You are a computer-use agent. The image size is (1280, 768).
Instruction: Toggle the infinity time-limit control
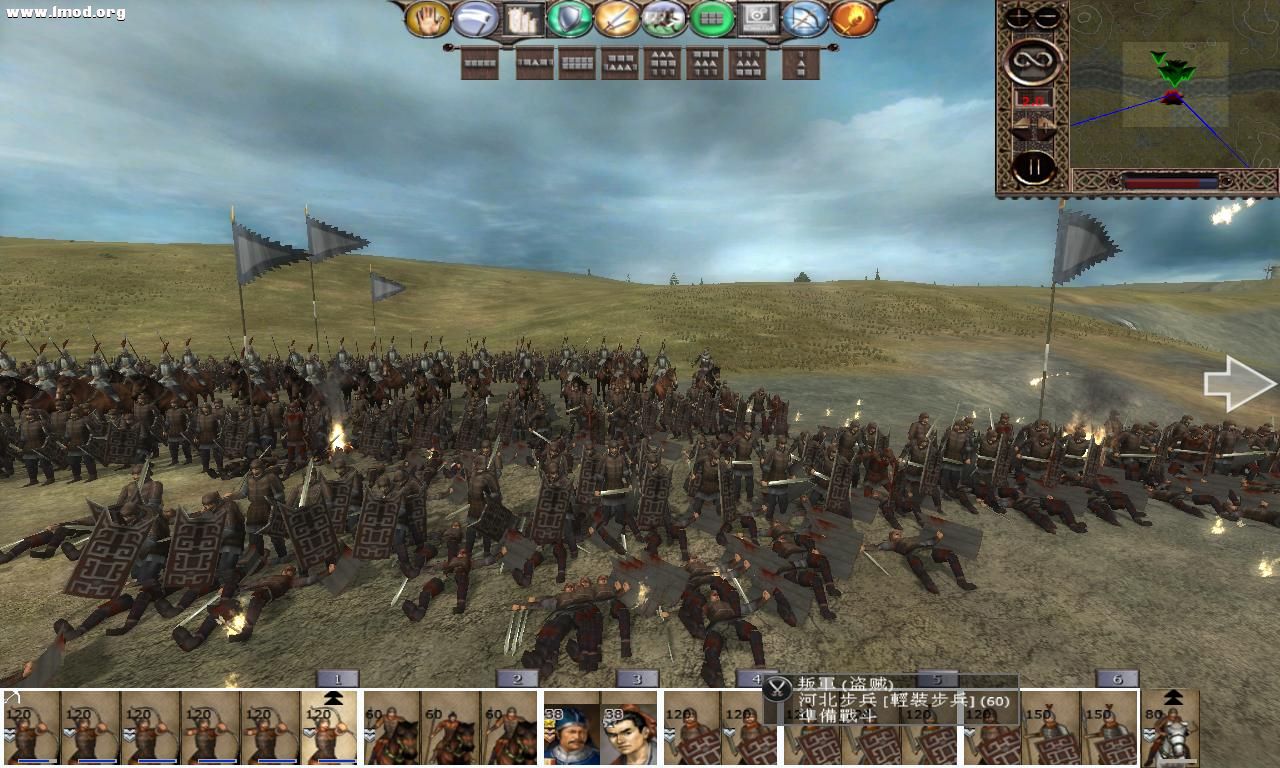coord(1033,62)
